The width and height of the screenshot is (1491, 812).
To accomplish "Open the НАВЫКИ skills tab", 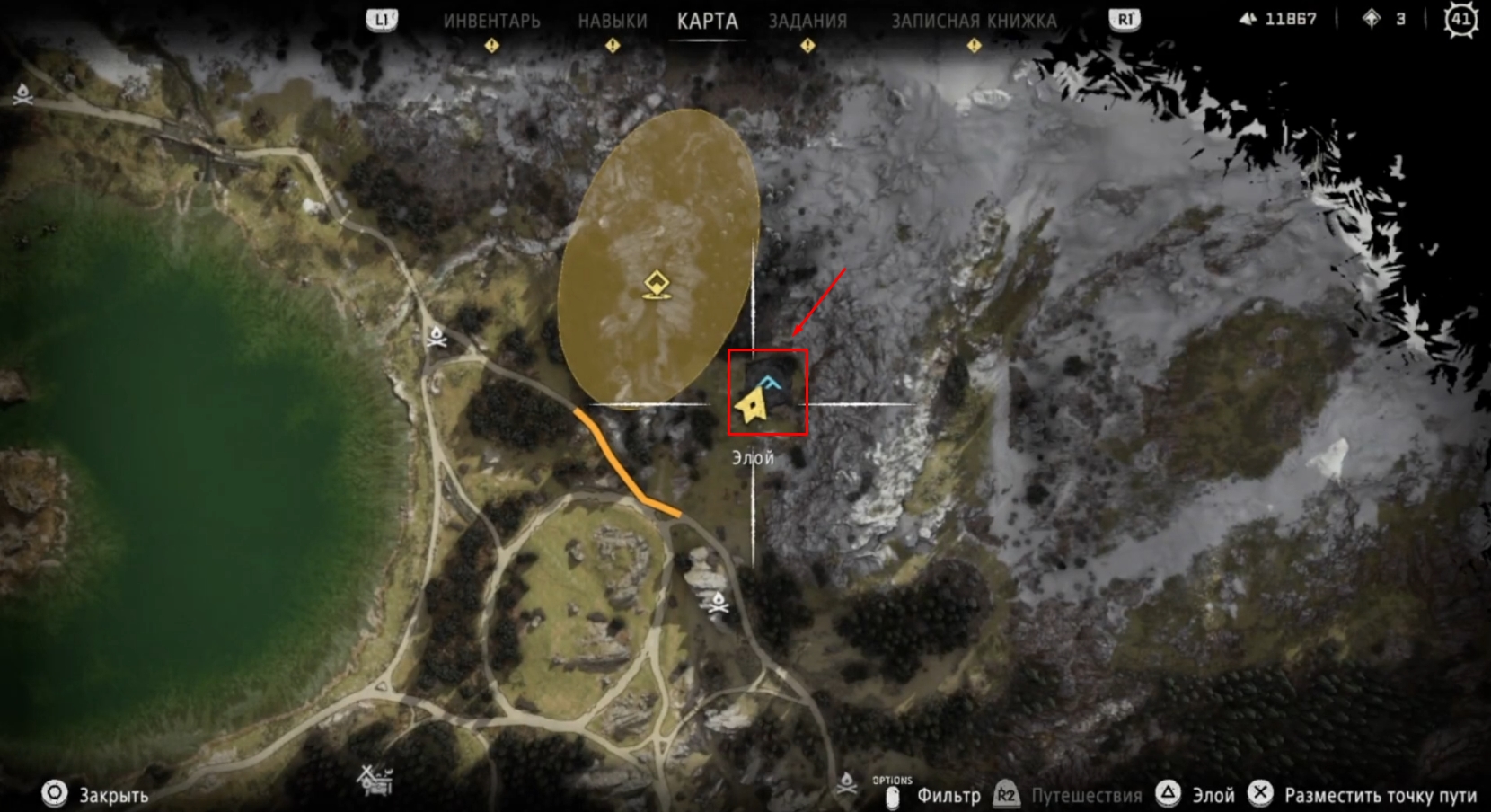I will point(613,21).
